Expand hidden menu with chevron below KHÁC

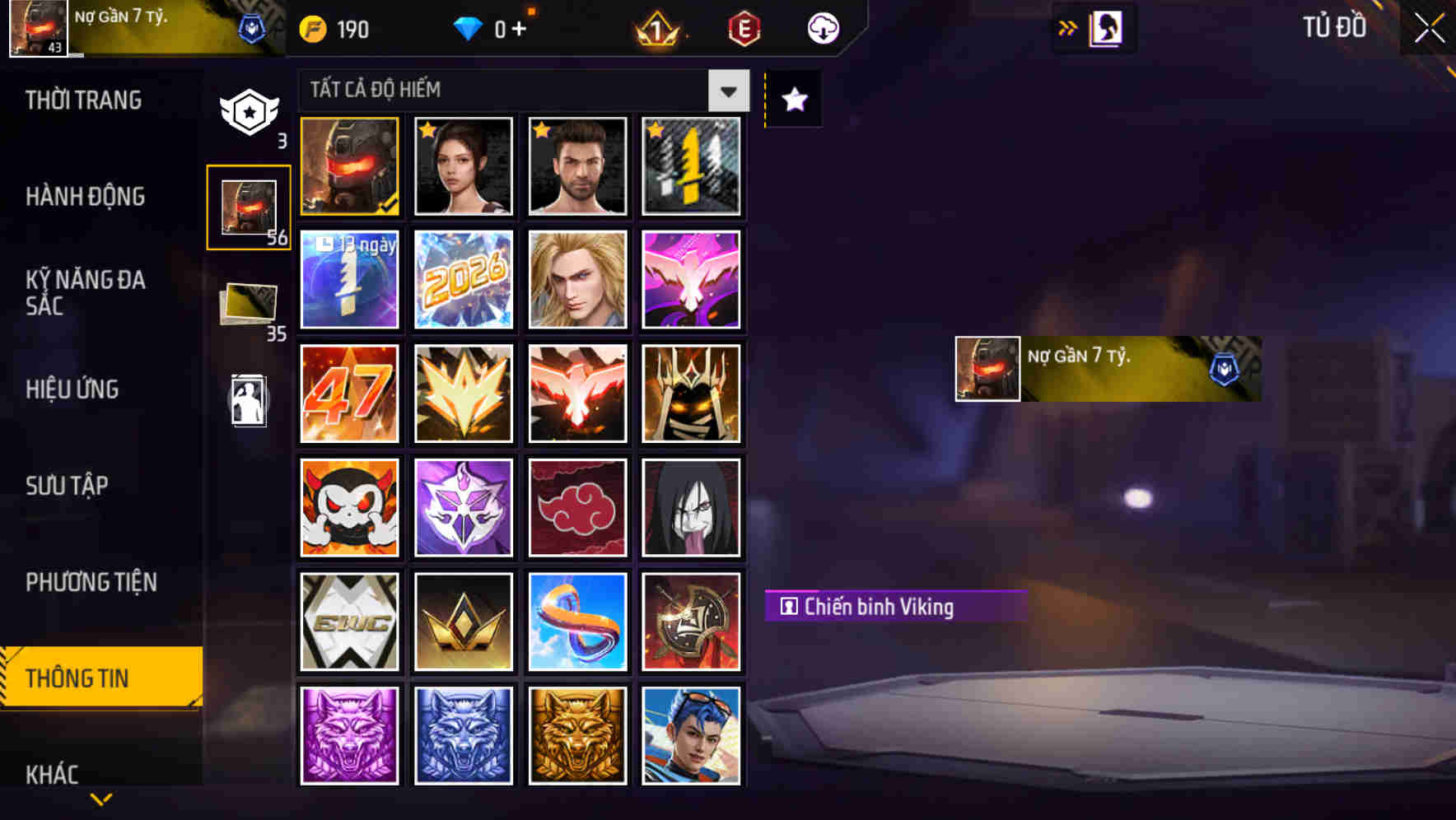(x=101, y=799)
